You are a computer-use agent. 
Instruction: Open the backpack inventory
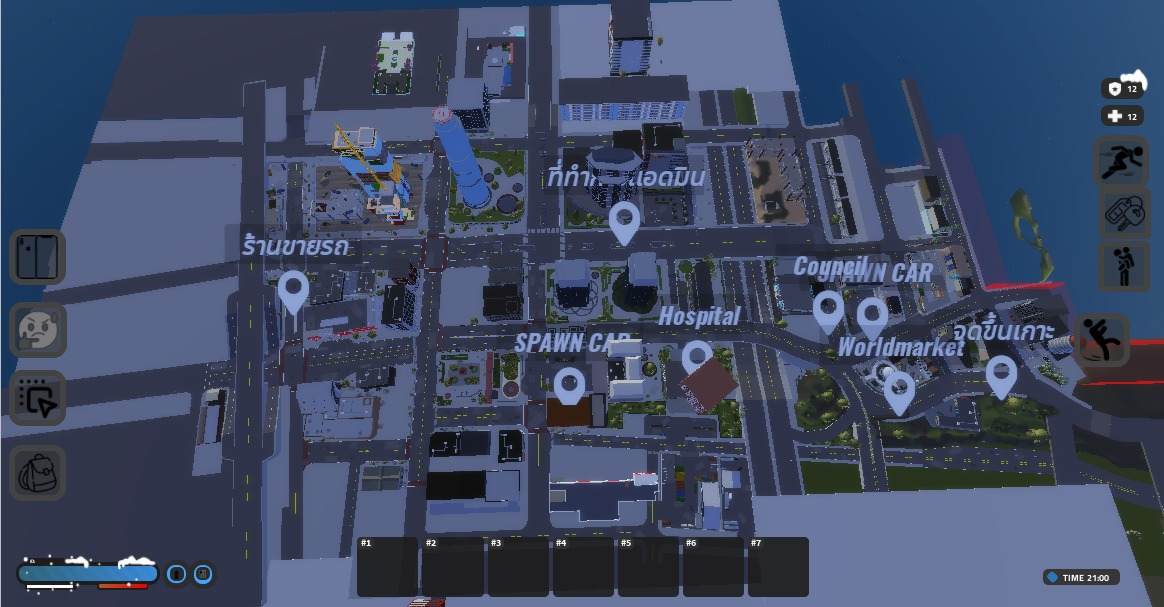(38, 472)
